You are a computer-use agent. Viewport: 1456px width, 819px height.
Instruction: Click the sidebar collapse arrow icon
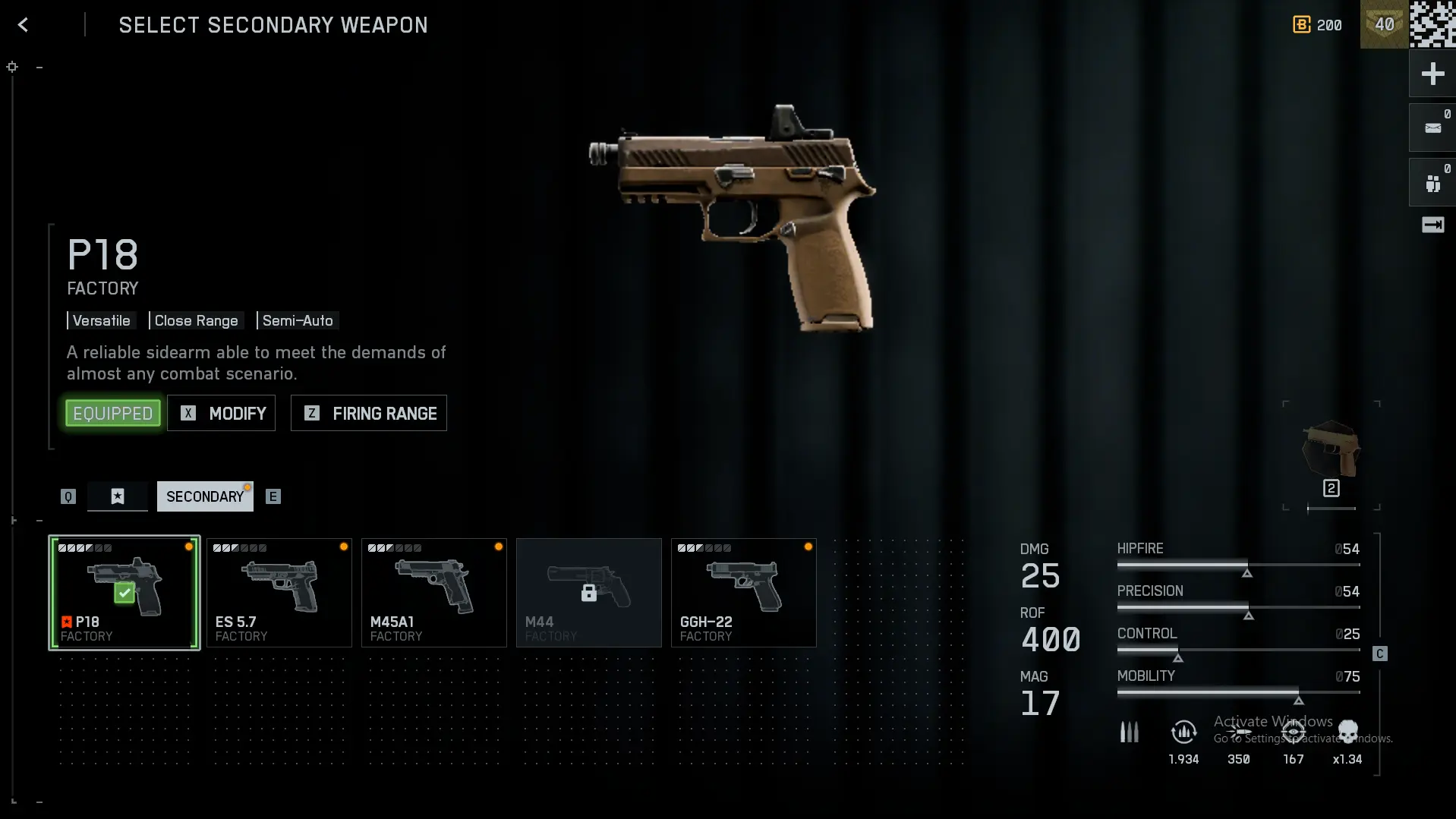pos(1432,225)
